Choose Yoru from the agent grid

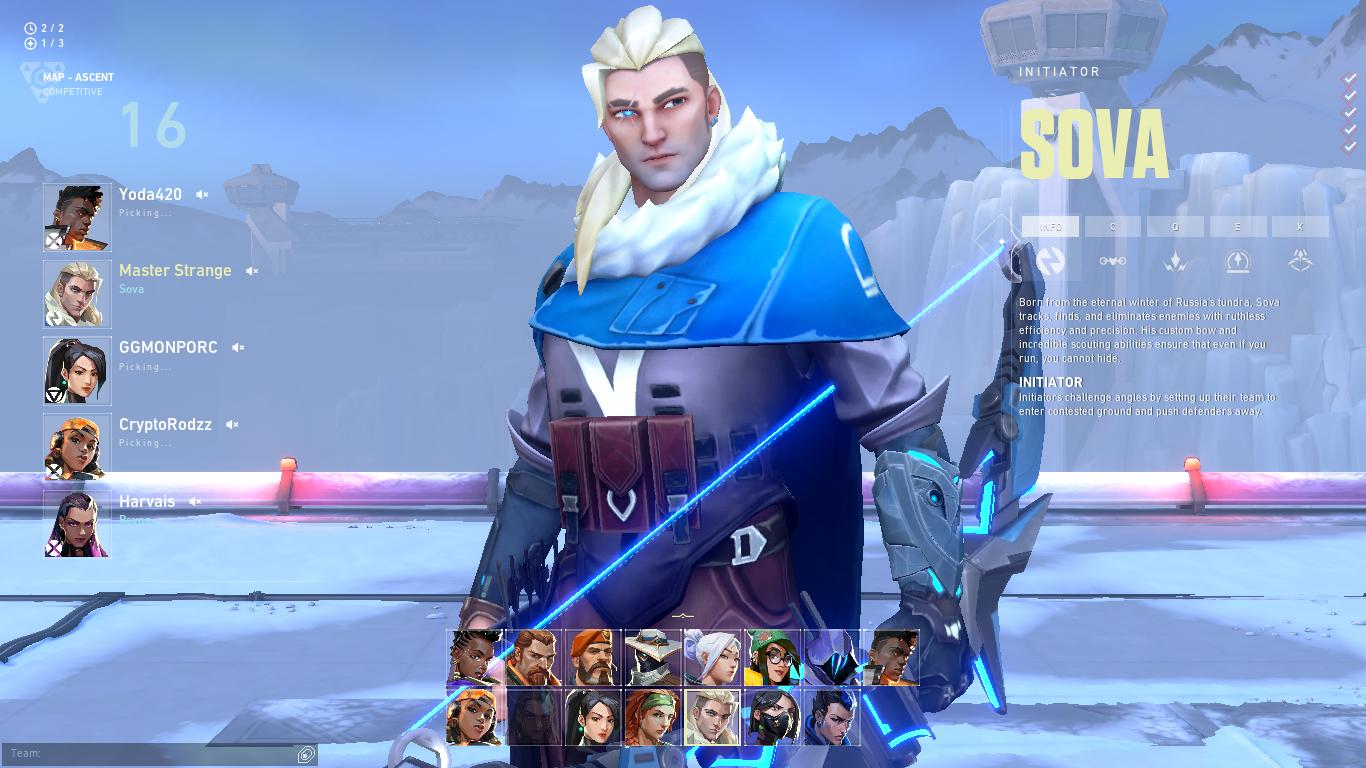point(830,717)
